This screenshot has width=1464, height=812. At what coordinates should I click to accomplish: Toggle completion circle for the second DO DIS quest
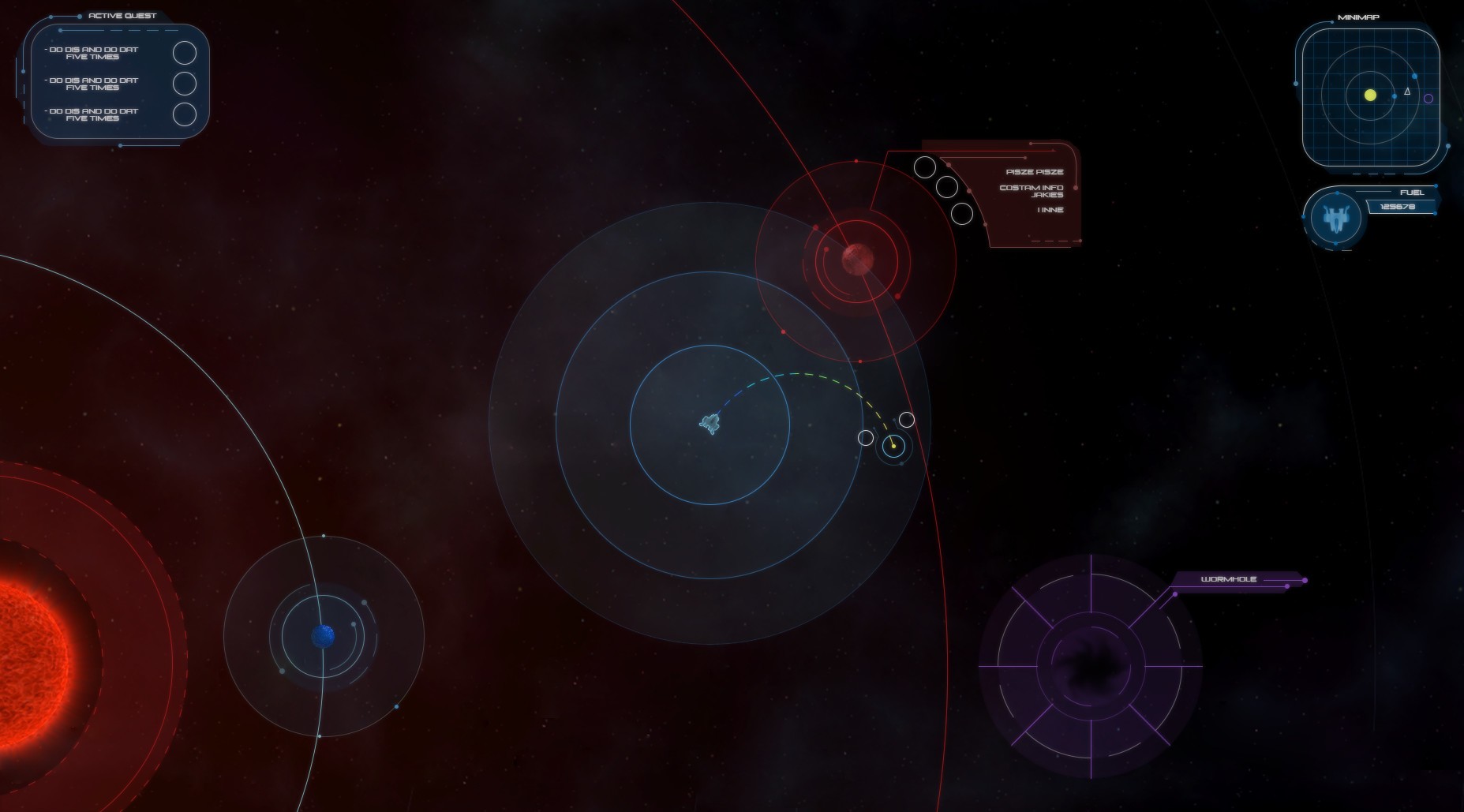186,82
